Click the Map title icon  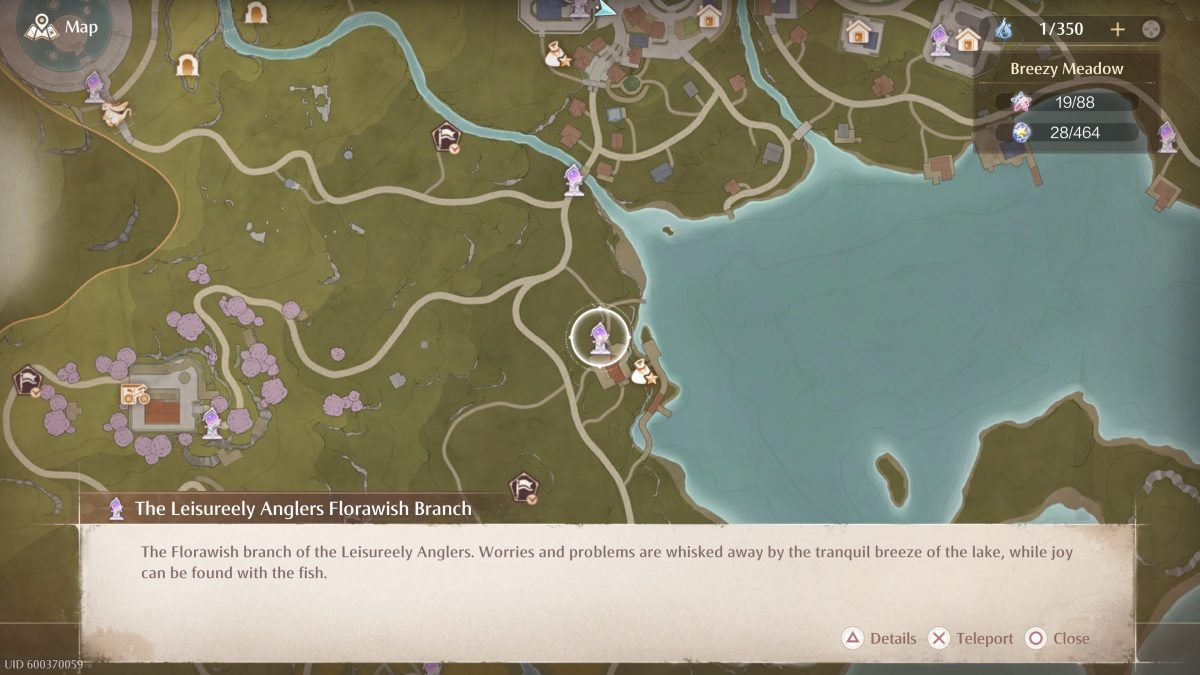[41, 27]
